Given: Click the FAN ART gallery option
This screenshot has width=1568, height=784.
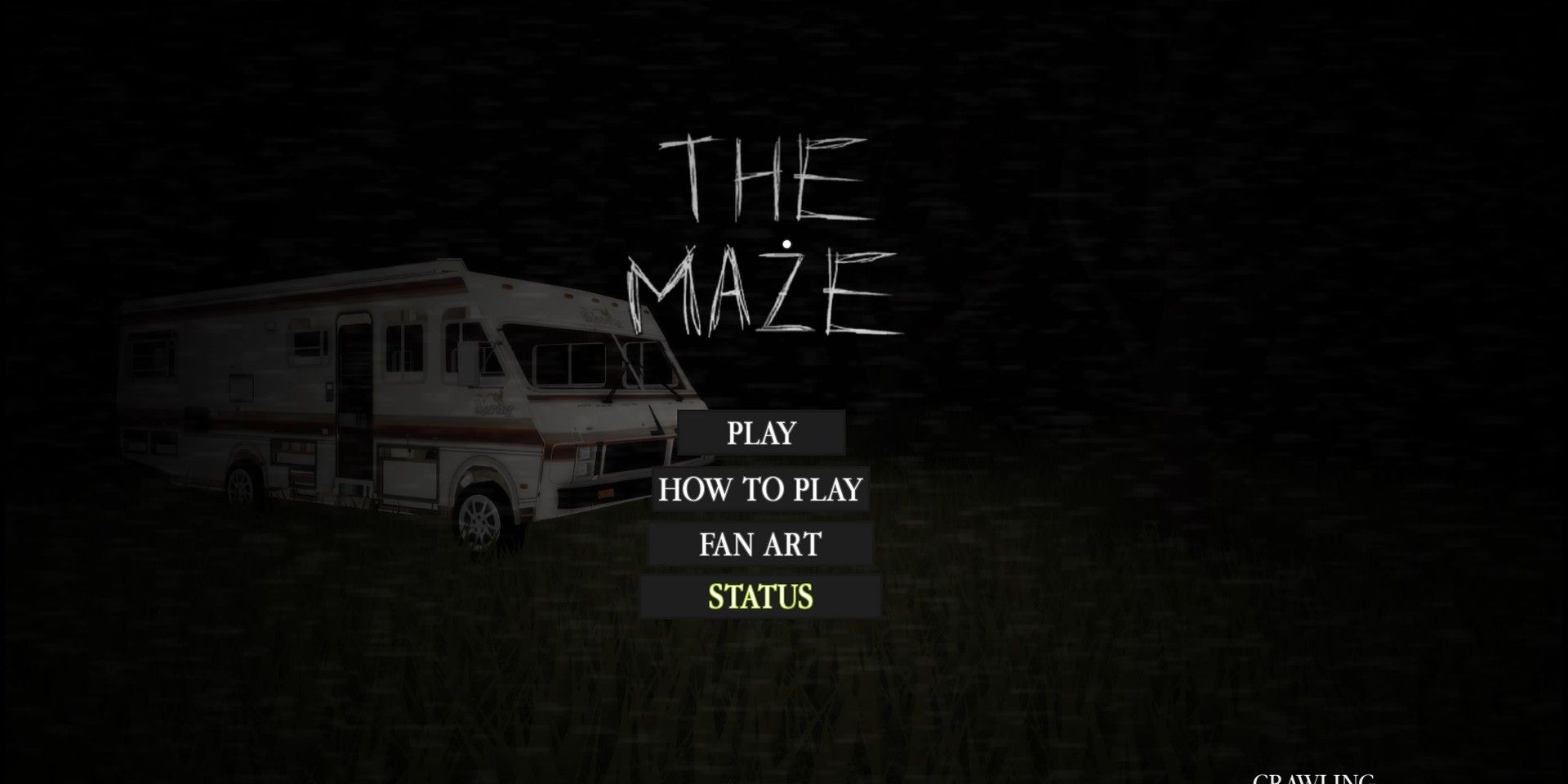Looking at the screenshot, I should [759, 543].
